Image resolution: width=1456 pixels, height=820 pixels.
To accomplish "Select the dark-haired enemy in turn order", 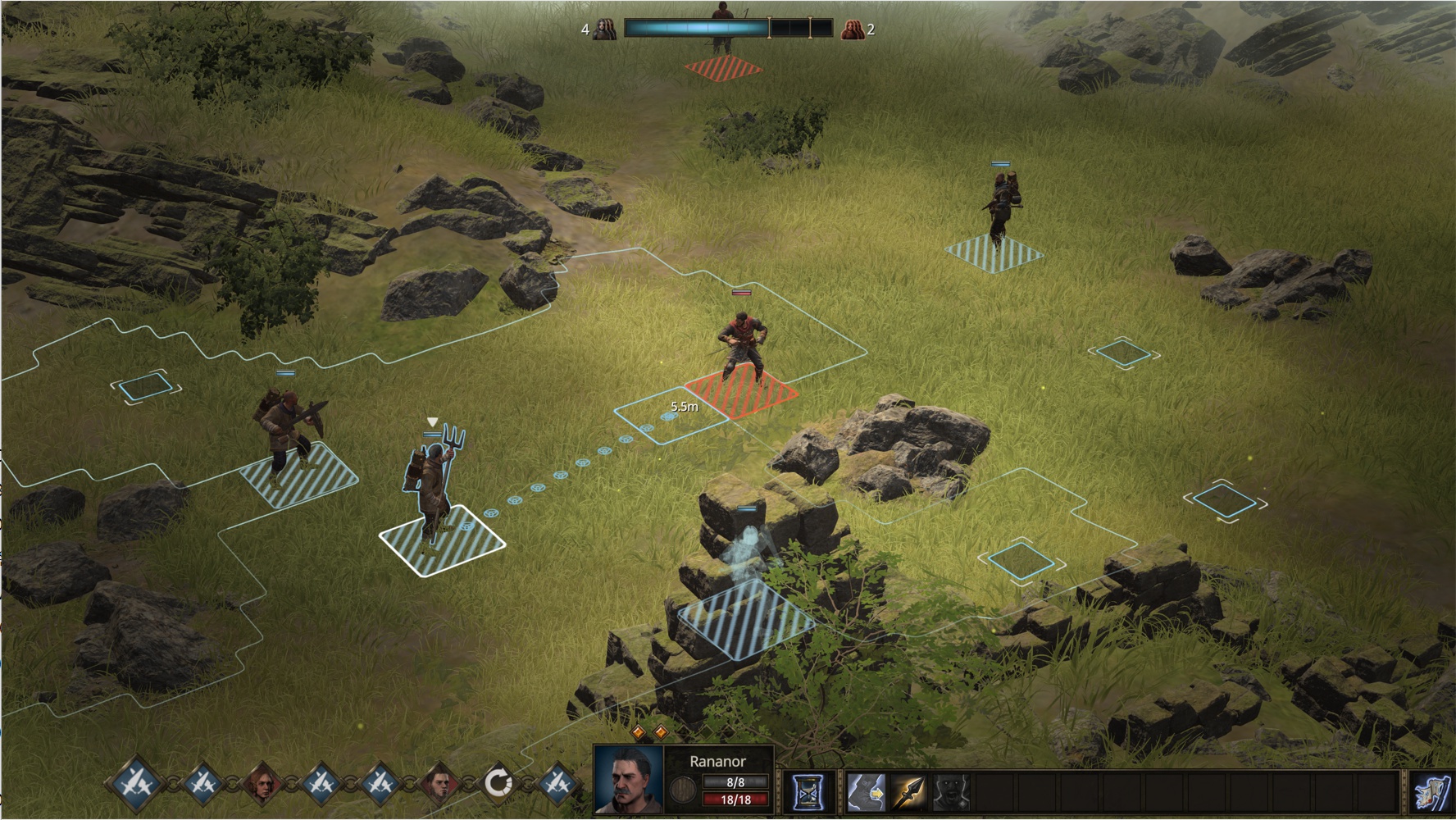I will pos(440,783).
